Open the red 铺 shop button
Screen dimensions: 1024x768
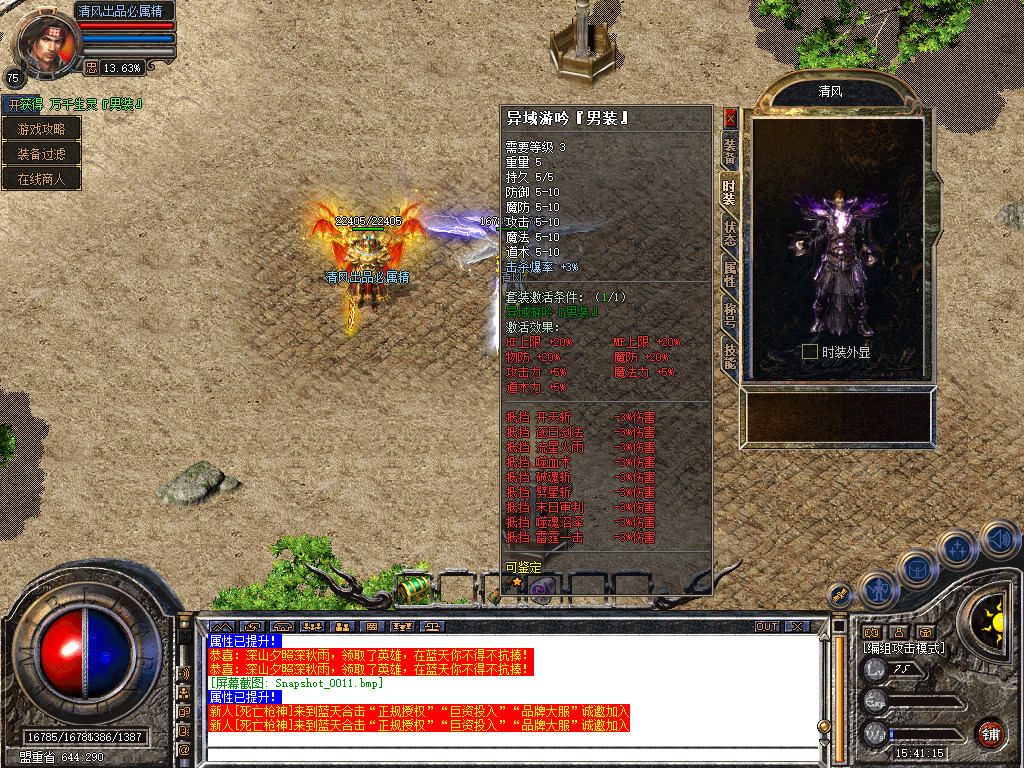[990, 733]
